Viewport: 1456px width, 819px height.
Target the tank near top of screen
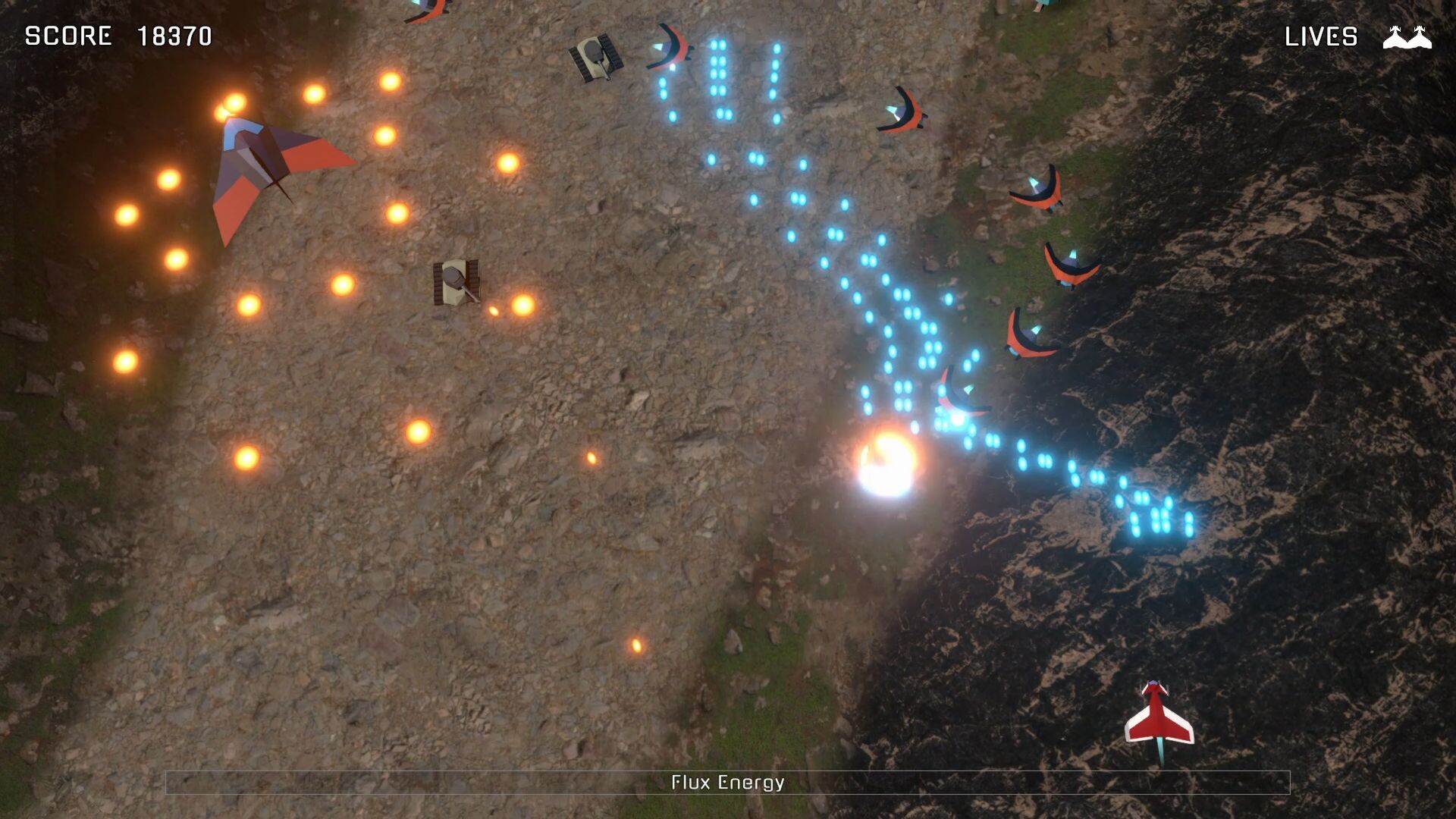click(x=597, y=57)
